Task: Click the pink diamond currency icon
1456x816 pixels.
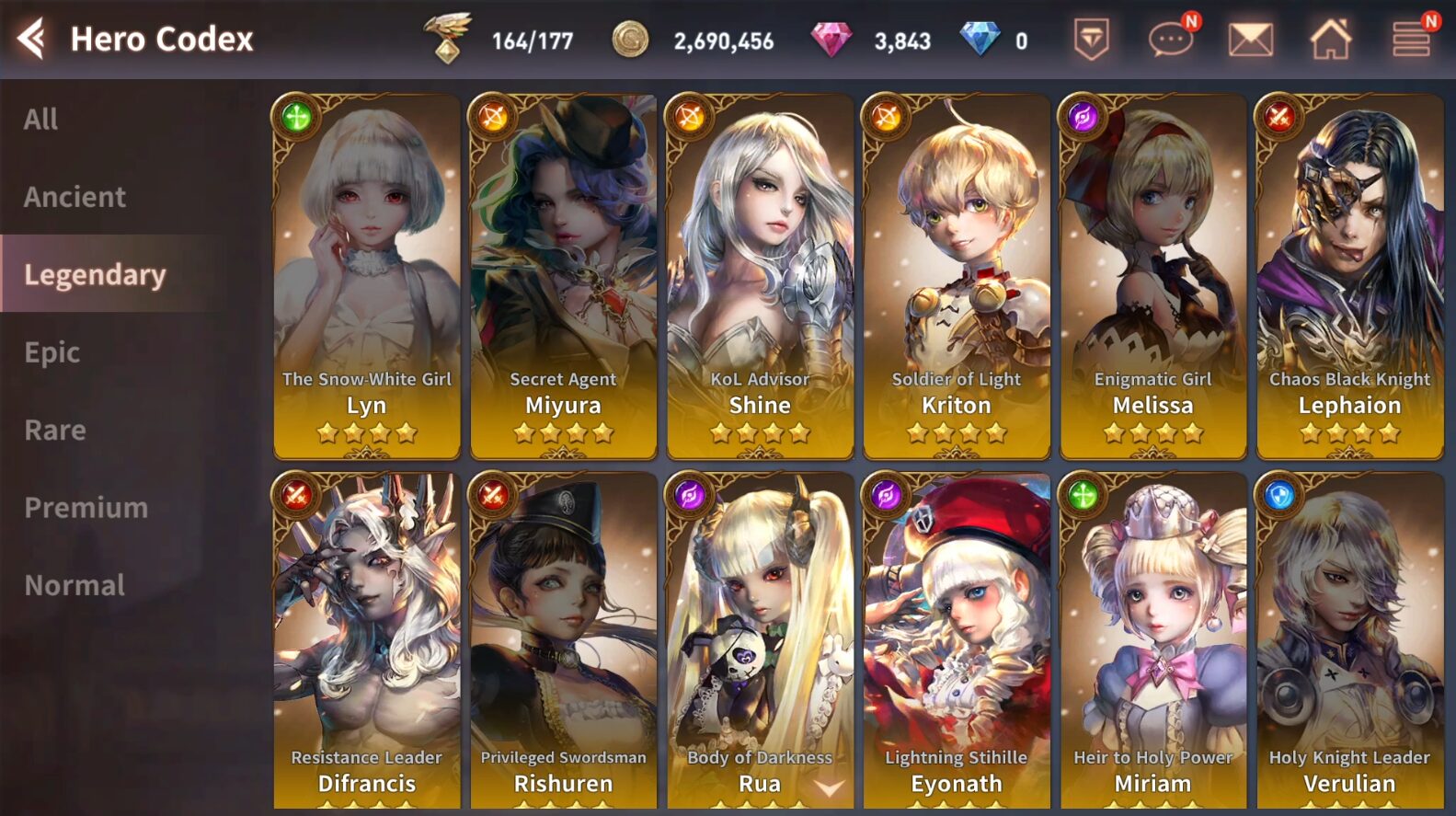Action: coord(818,40)
